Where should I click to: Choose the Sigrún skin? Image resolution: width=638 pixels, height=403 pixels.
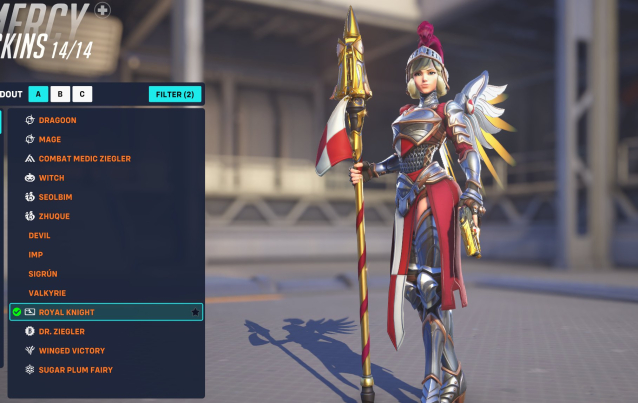coord(45,273)
